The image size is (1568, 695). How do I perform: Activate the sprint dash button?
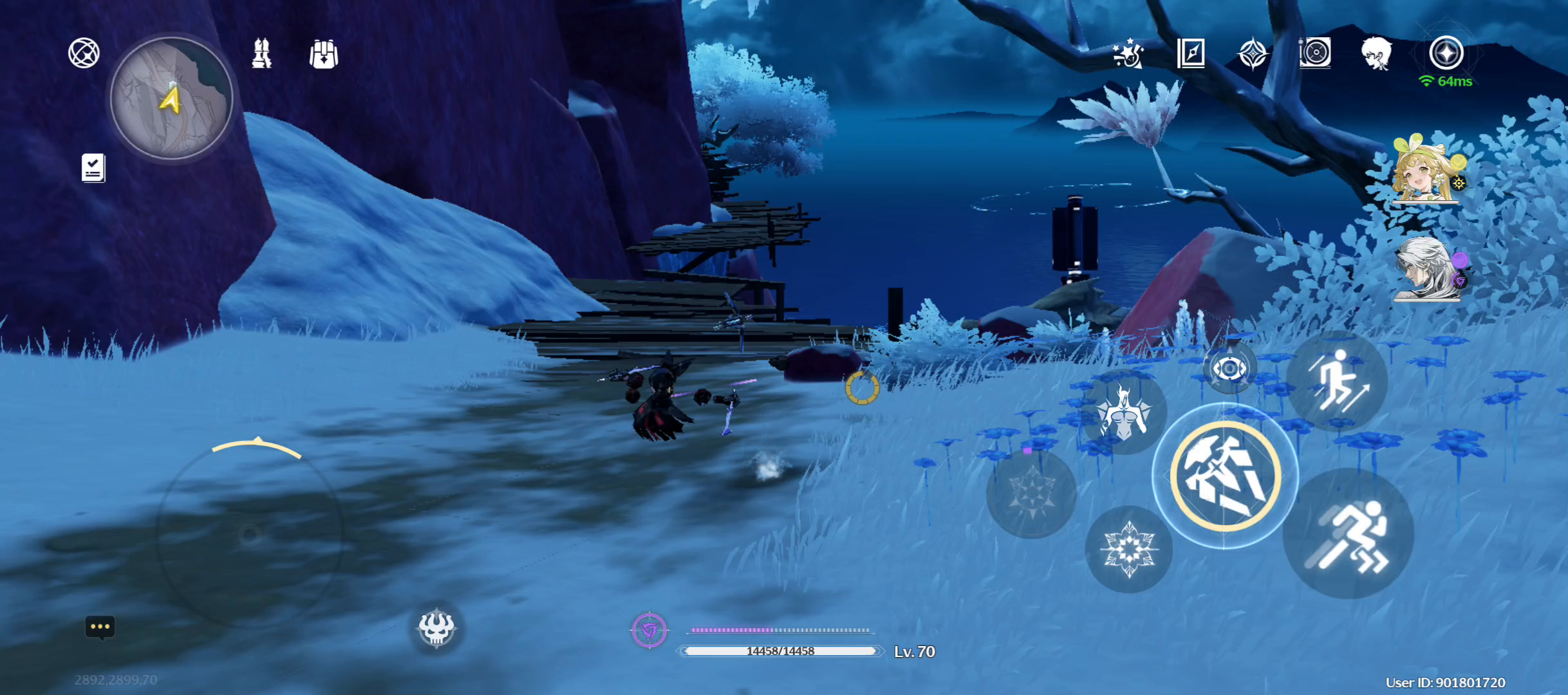coord(1348,534)
